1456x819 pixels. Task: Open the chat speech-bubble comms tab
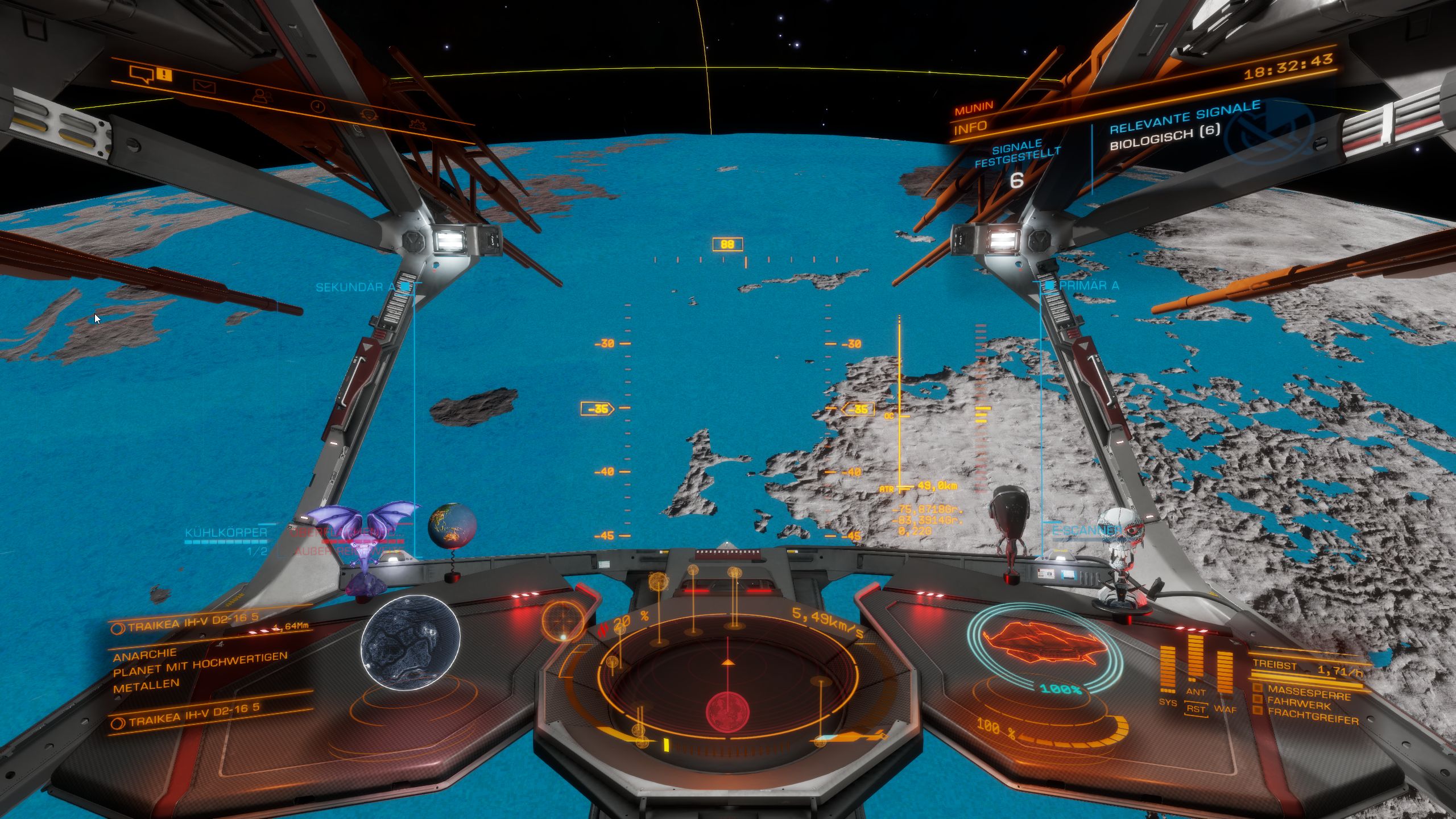[x=141, y=74]
